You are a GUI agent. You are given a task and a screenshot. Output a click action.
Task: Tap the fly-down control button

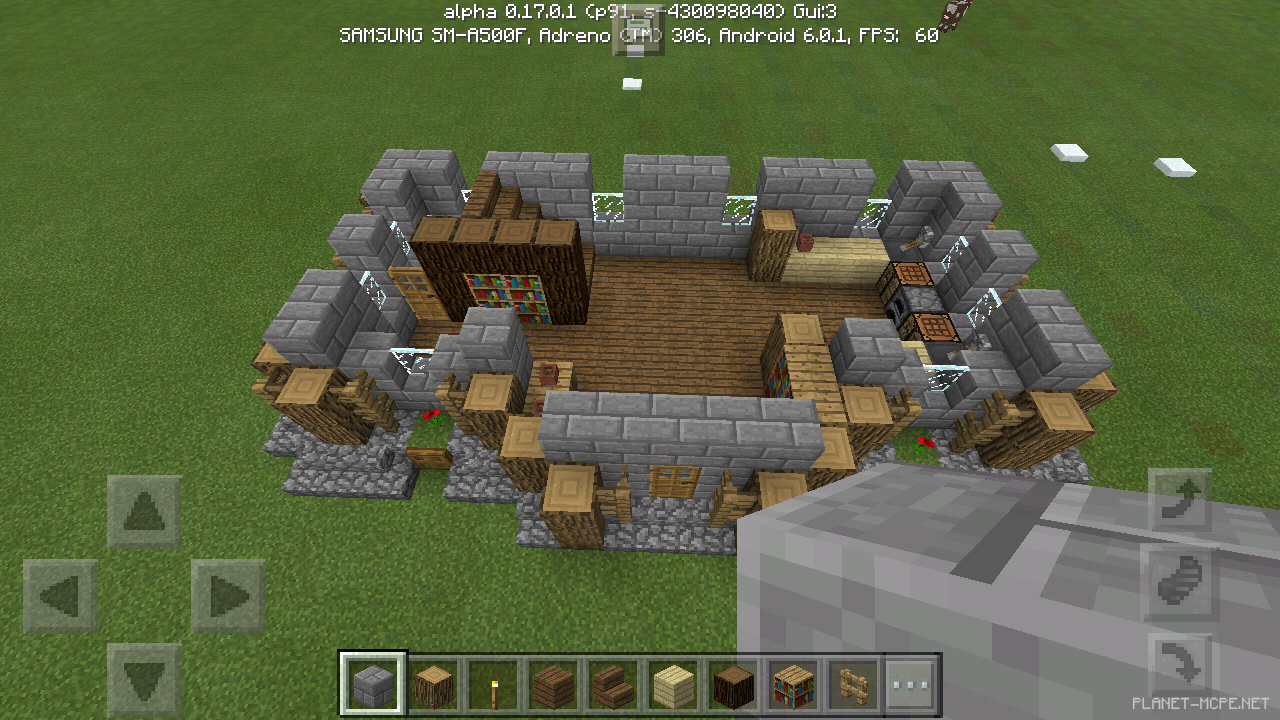pyautogui.click(x=1180, y=662)
